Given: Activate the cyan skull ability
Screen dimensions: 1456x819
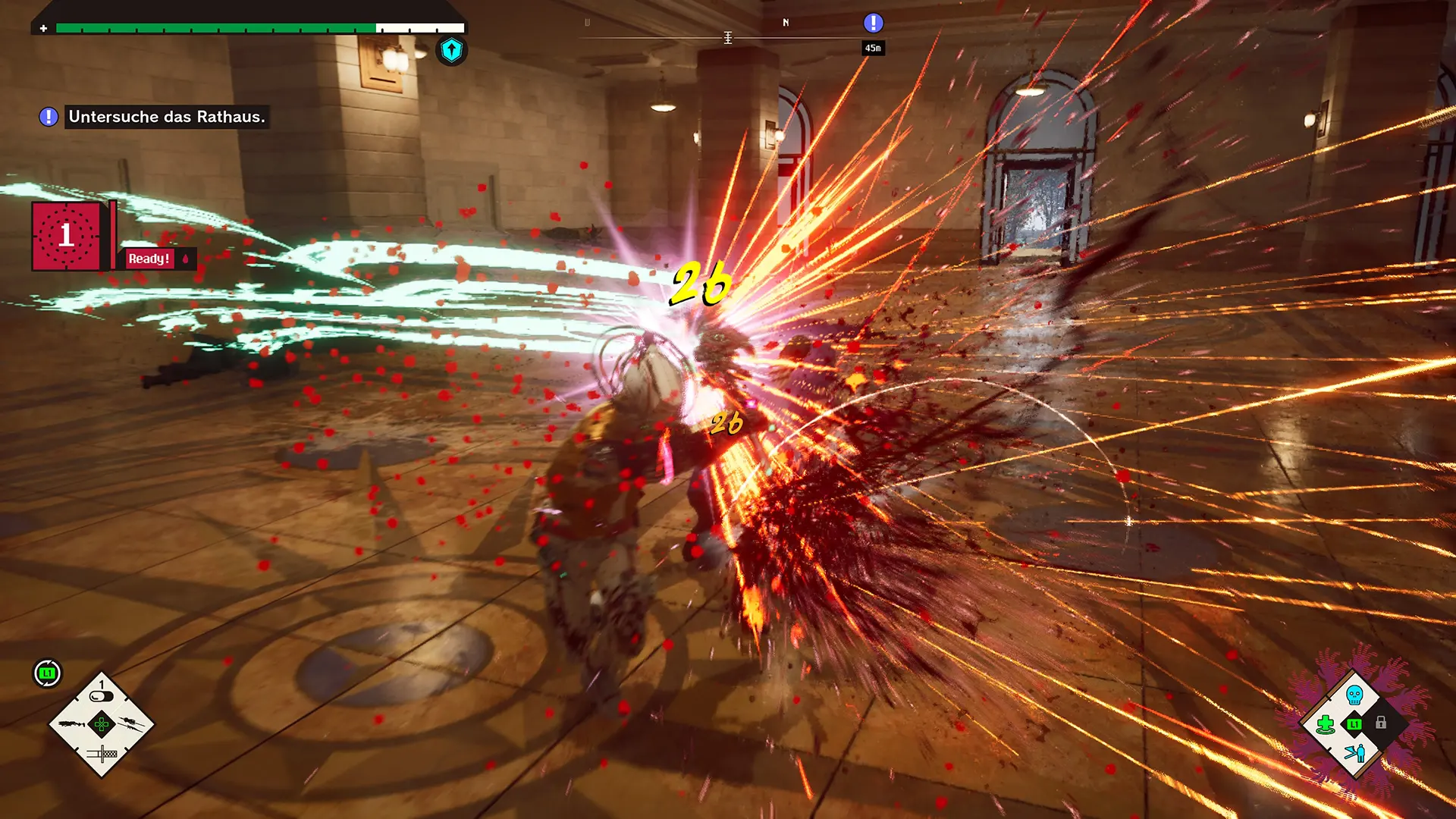Looking at the screenshot, I should pos(1354,694).
